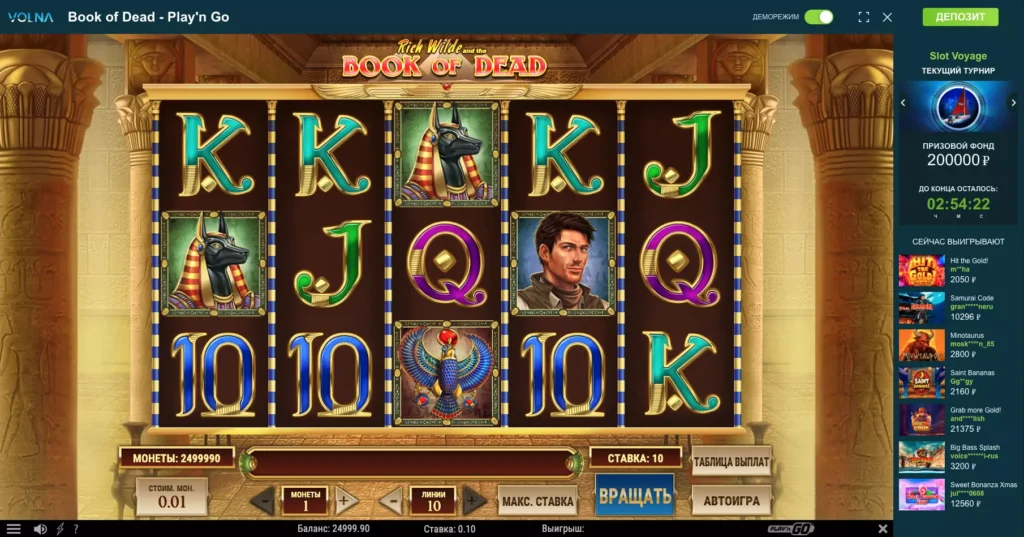
Task: Open the ТАБЛИЦА ВЫПЛАТ paytable
Action: tap(731, 461)
